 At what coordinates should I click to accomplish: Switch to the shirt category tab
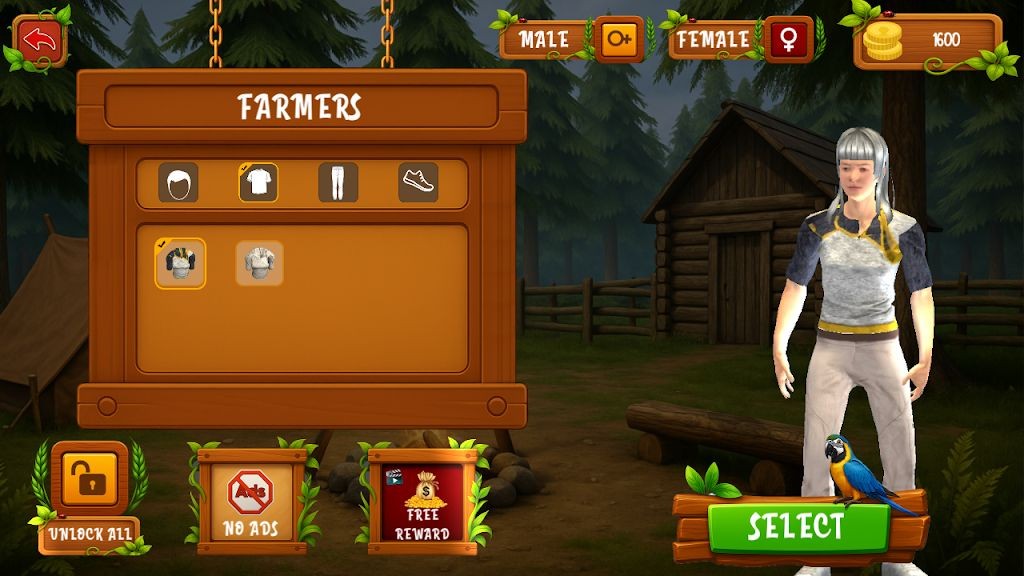point(258,183)
